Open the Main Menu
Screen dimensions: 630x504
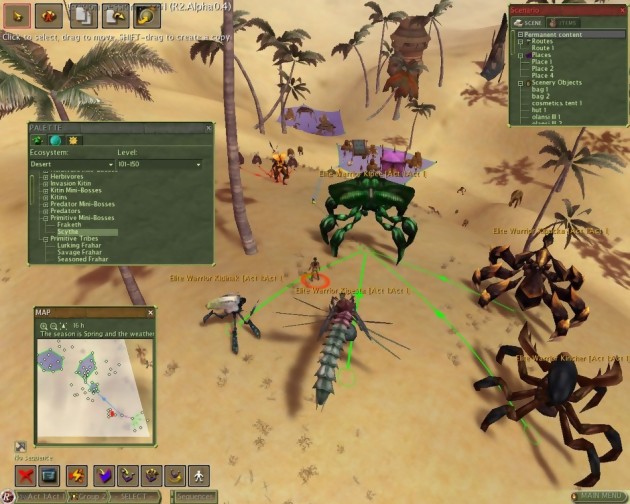[x=598, y=496]
